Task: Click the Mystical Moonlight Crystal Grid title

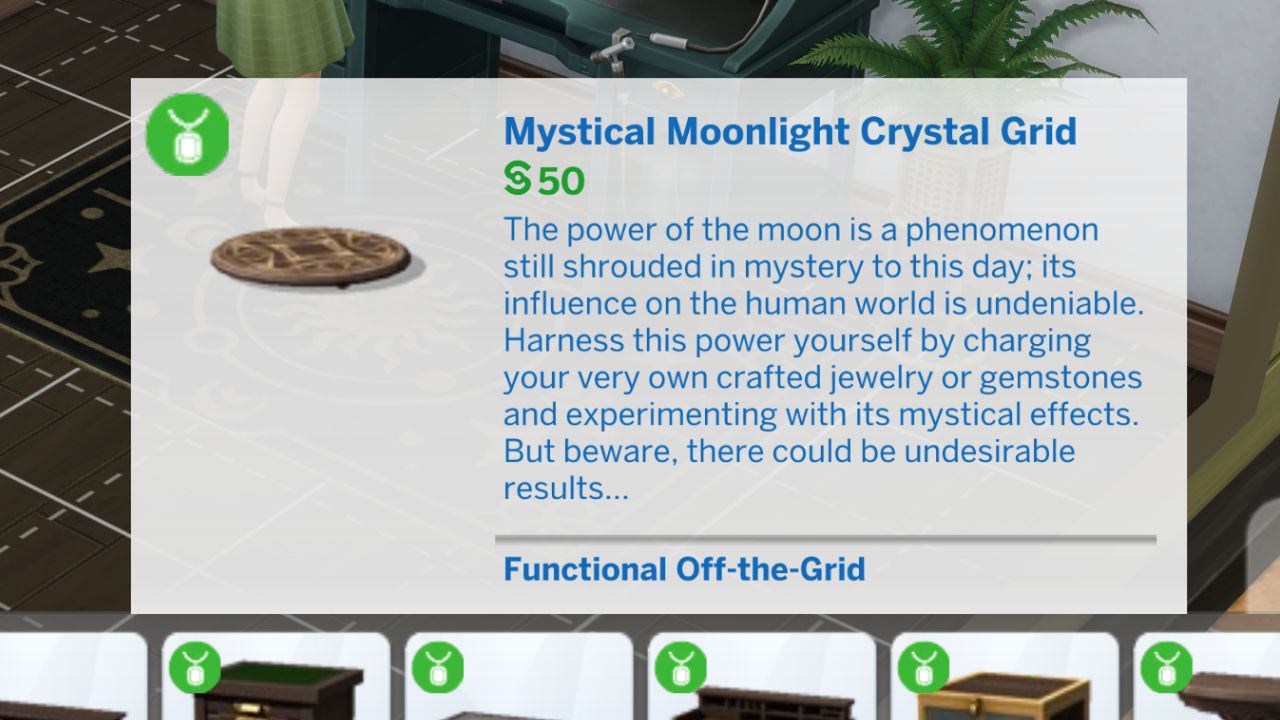Action: [790, 131]
